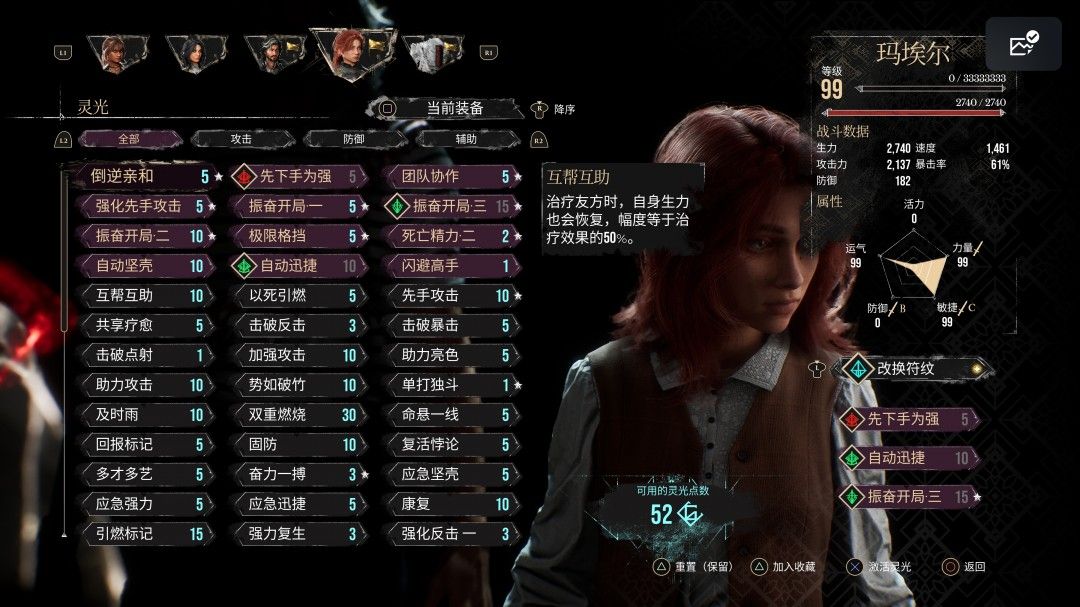Screen dimensions: 1080x607
Task: Switch to the 攻击 filter tab
Action: point(240,139)
